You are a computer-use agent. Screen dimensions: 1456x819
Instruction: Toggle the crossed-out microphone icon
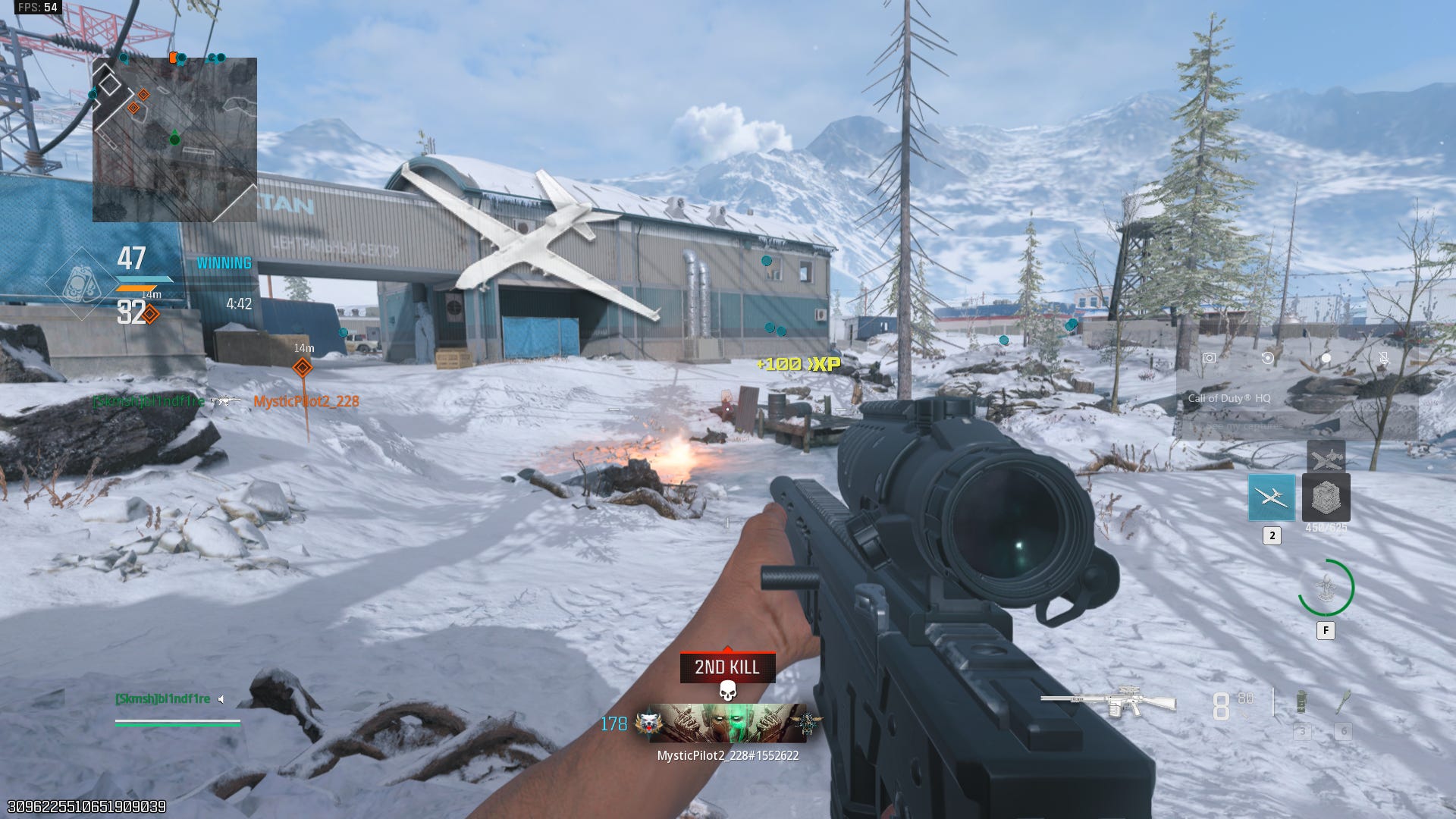(1384, 358)
